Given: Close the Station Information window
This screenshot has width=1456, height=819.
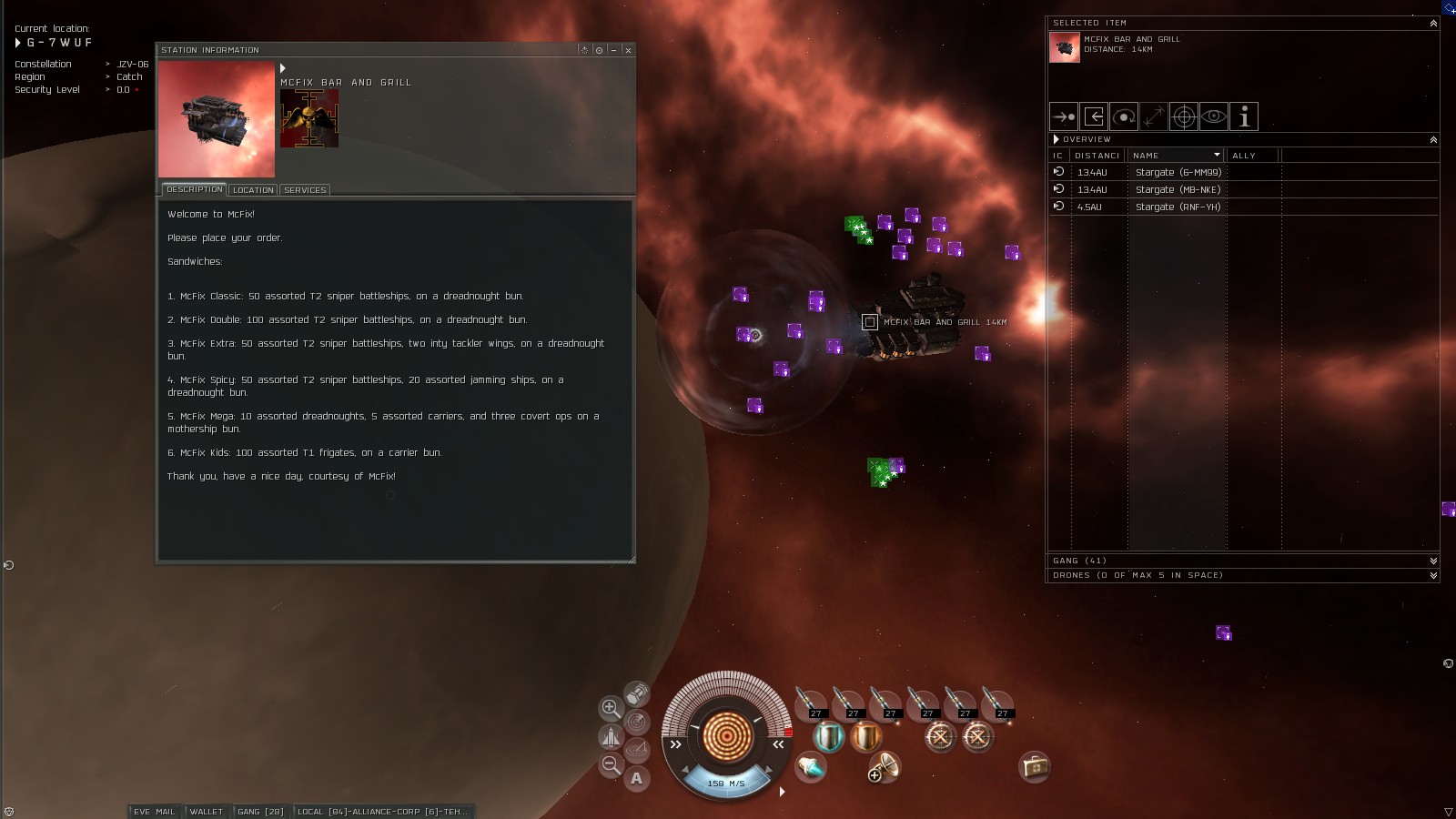Looking at the screenshot, I should (628, 50).
